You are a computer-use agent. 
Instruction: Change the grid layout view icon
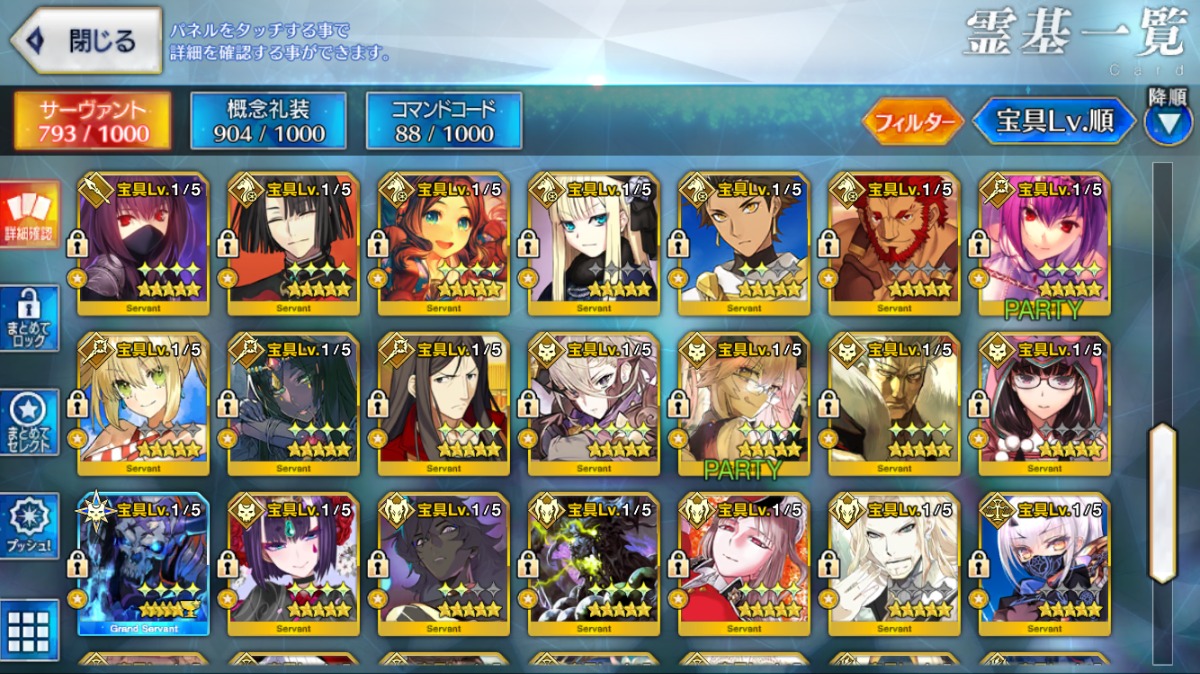pos(30,630)
